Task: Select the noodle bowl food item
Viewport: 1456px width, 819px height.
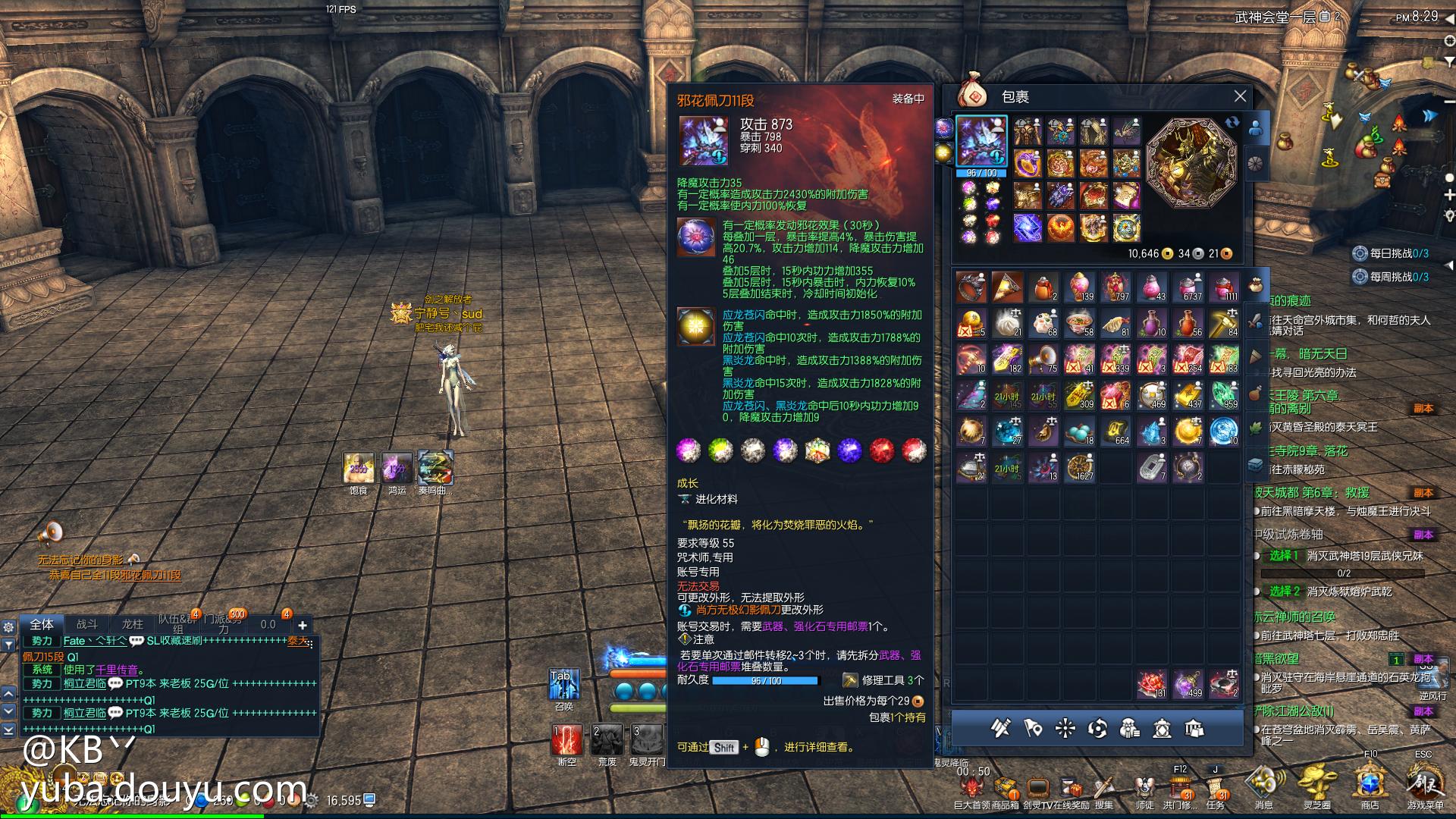Action: click(x=1079, y=323)
